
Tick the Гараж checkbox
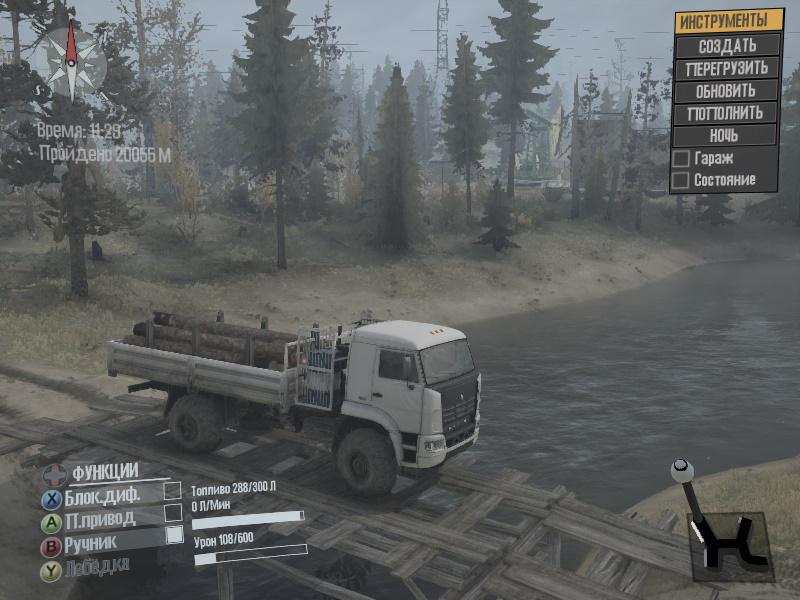(681, 159)
